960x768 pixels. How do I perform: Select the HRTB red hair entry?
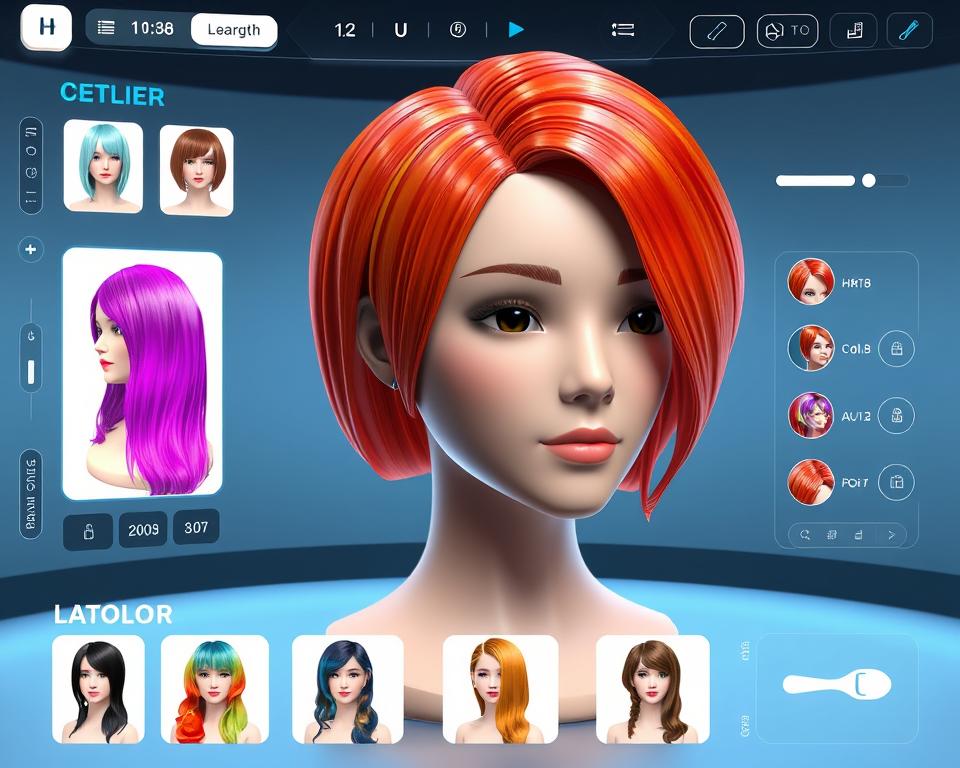coord(811,282)
